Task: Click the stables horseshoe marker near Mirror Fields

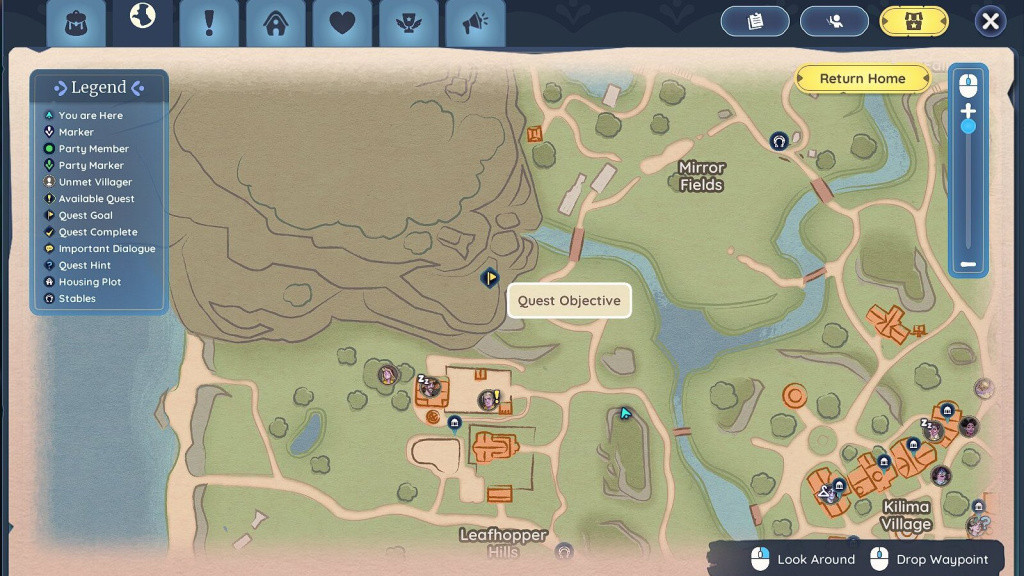Action: pyautogui.click(x=778, y=142)
